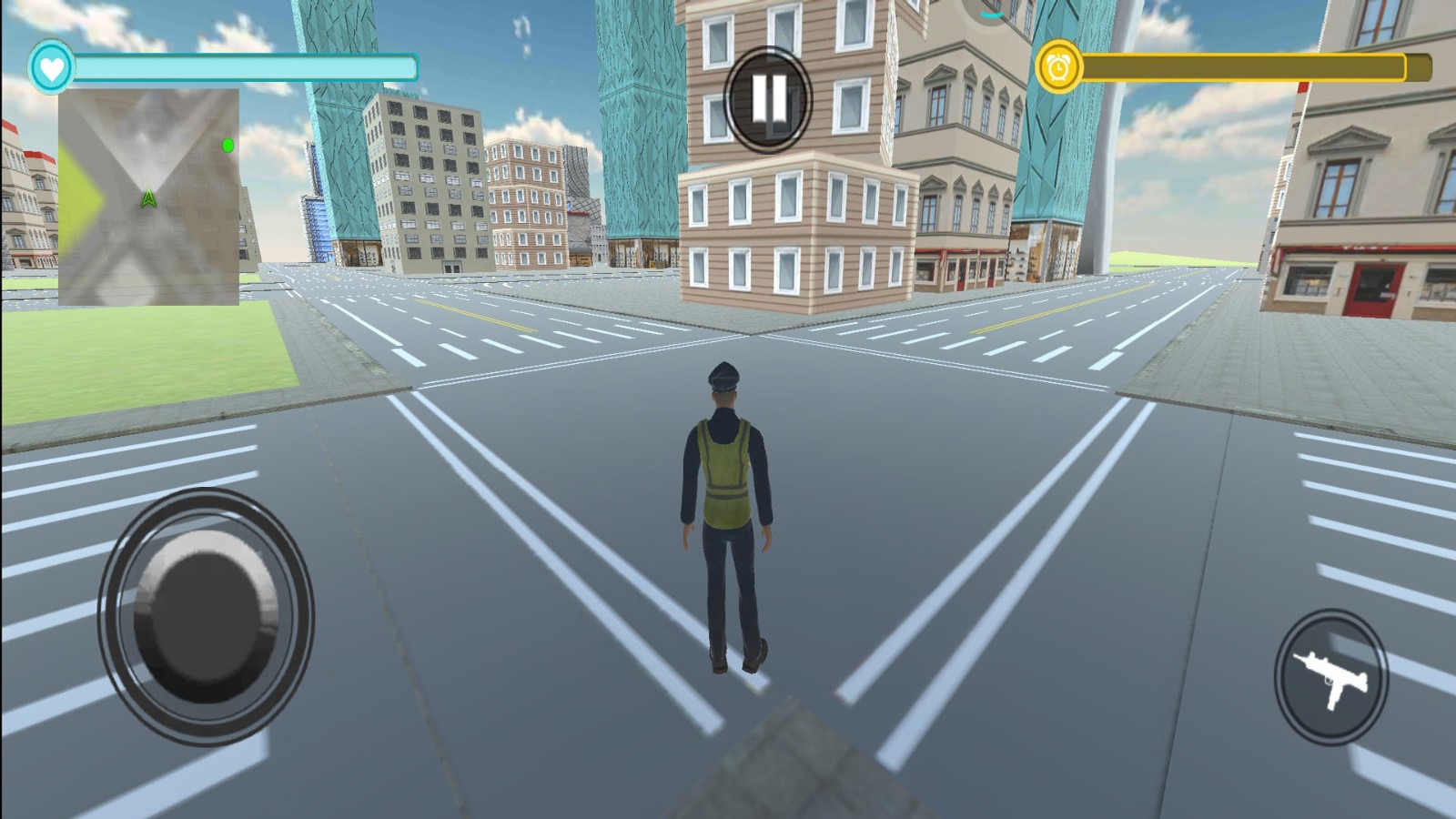Tap the virtual movement joystick

[206, 617]
